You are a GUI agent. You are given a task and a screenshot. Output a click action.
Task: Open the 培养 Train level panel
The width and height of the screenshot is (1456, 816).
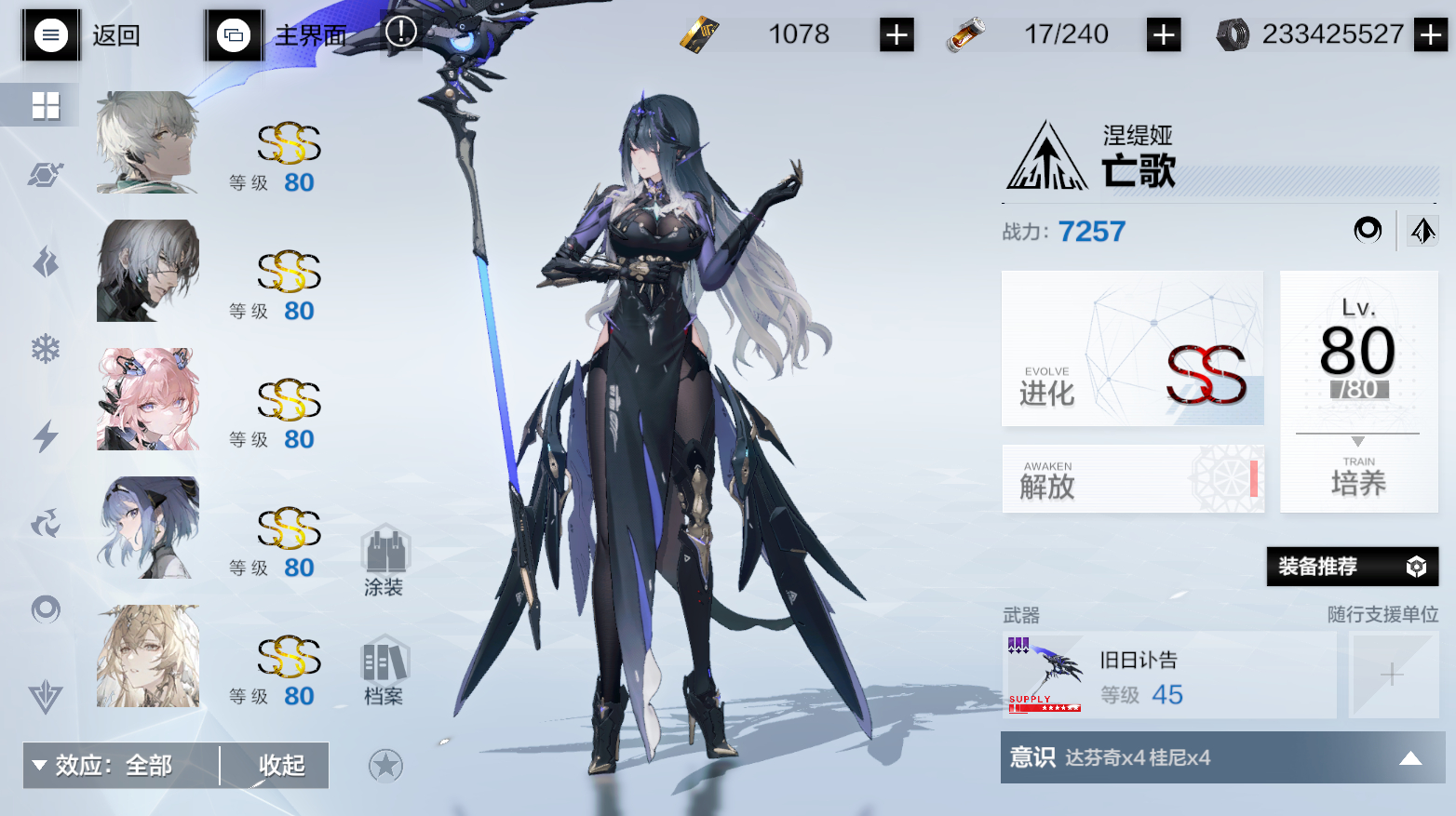coord(1358,391)
